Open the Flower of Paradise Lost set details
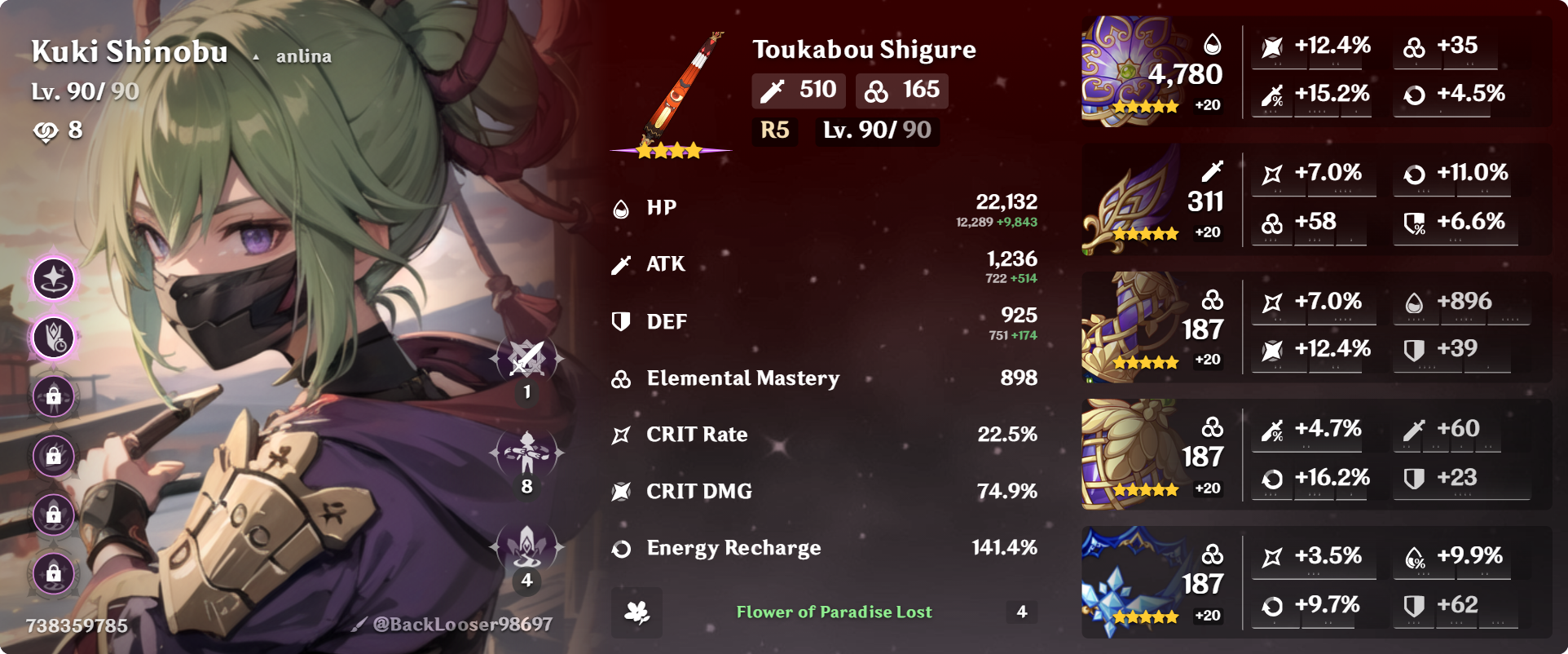 click(x=834, y=612)
